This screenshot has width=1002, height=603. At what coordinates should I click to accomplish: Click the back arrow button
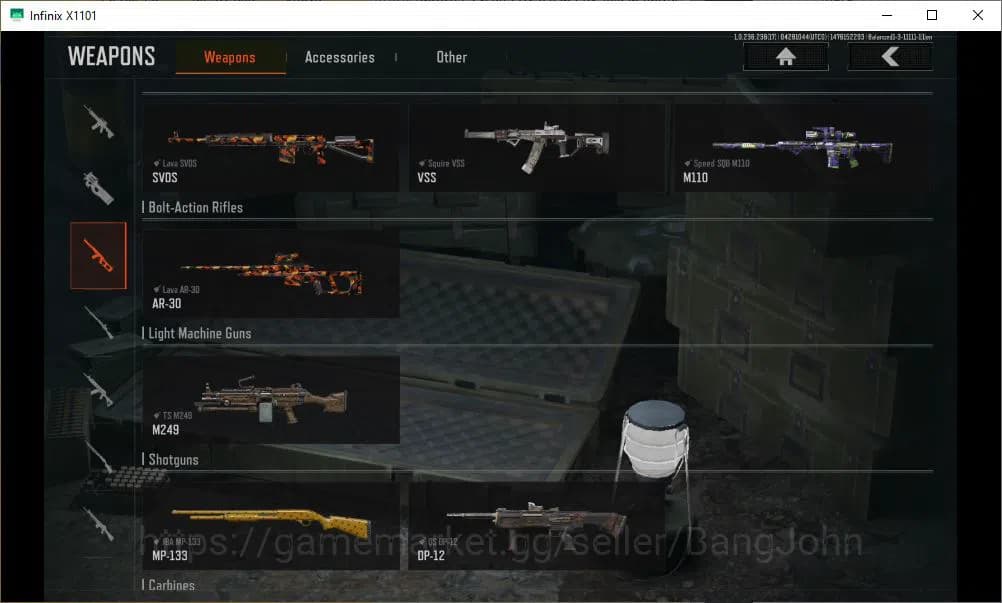click(x=890, y=57)
